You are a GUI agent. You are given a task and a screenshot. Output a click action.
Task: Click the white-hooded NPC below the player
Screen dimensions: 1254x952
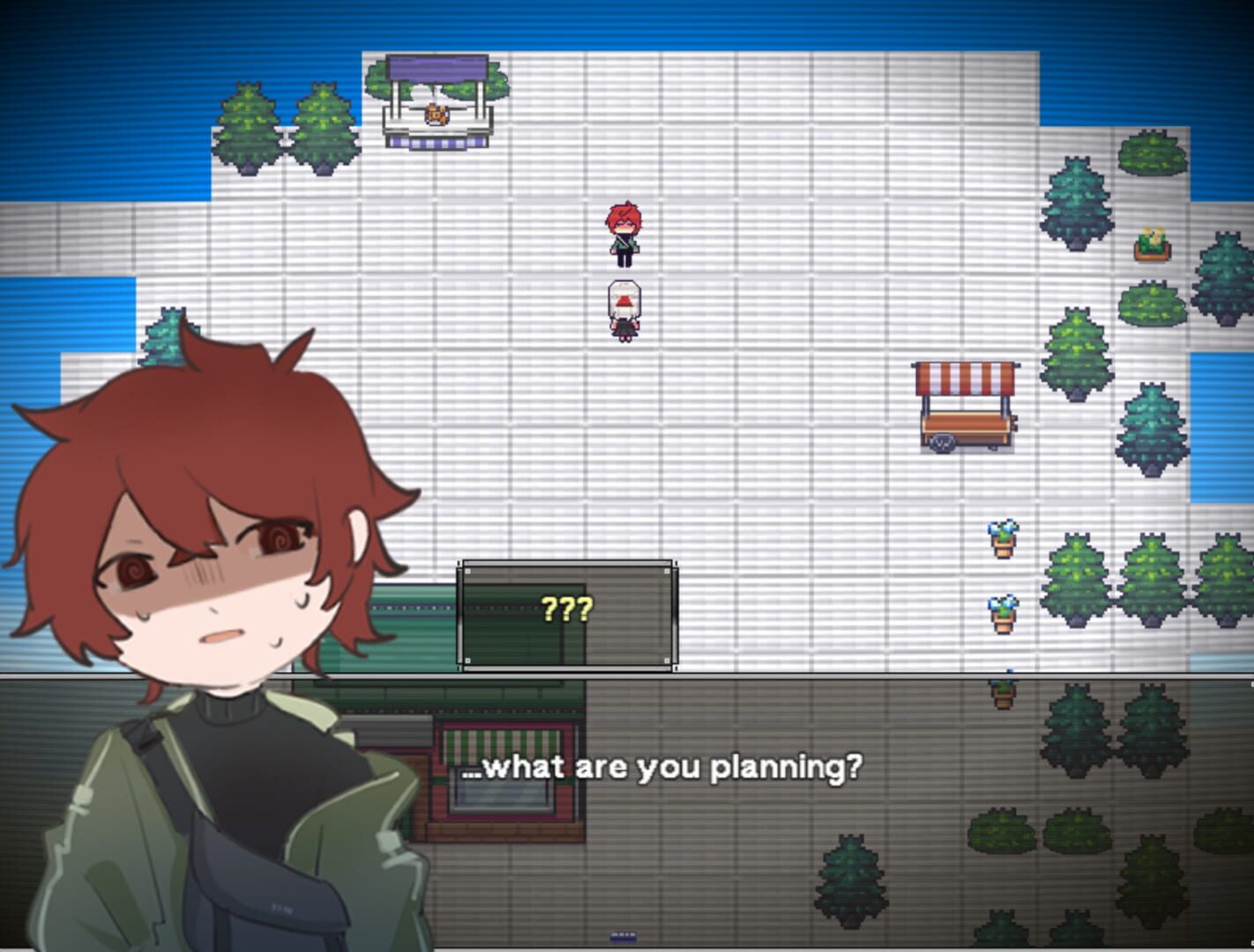624,309
